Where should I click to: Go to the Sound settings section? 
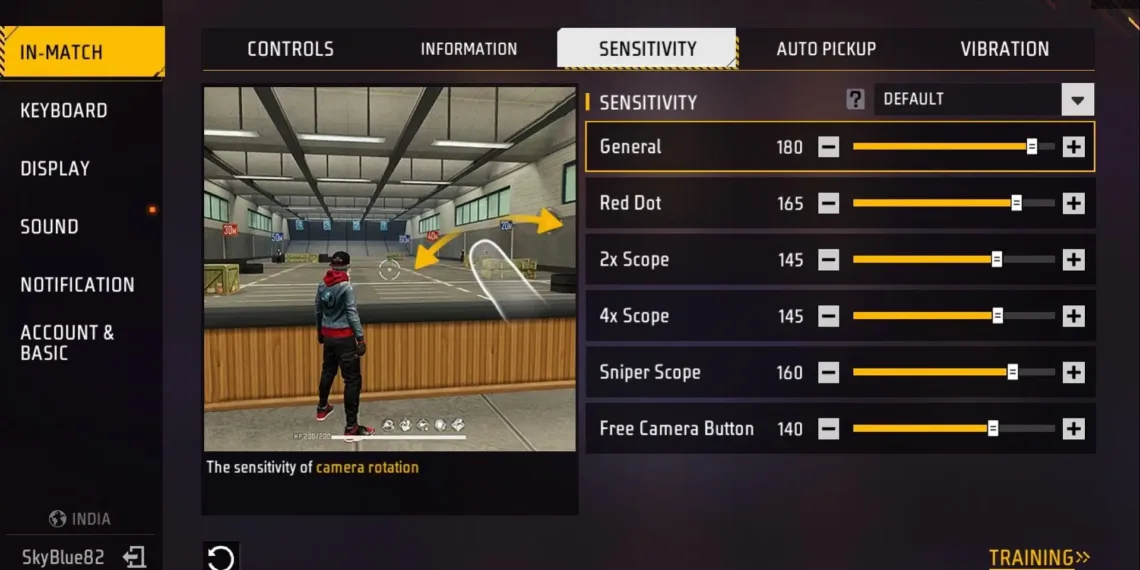point(49,226)
